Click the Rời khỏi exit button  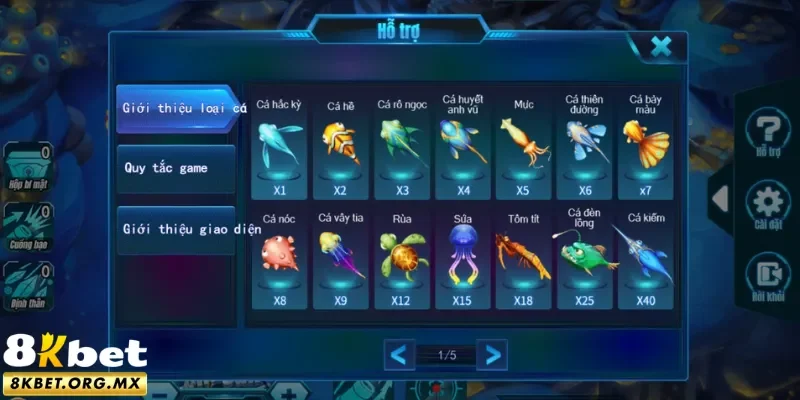point(767,277)
